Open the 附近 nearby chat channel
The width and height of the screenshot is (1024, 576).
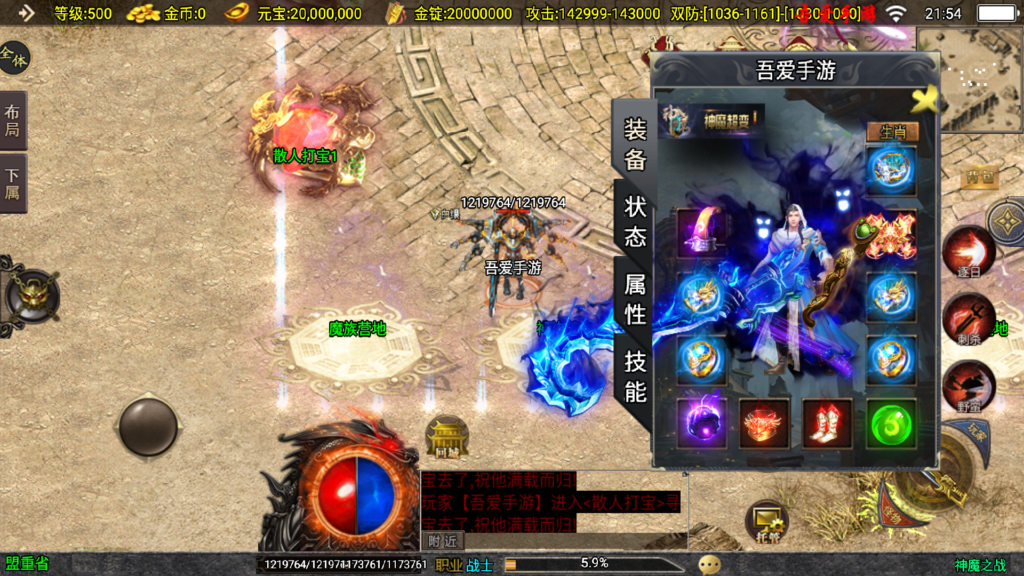443,541
